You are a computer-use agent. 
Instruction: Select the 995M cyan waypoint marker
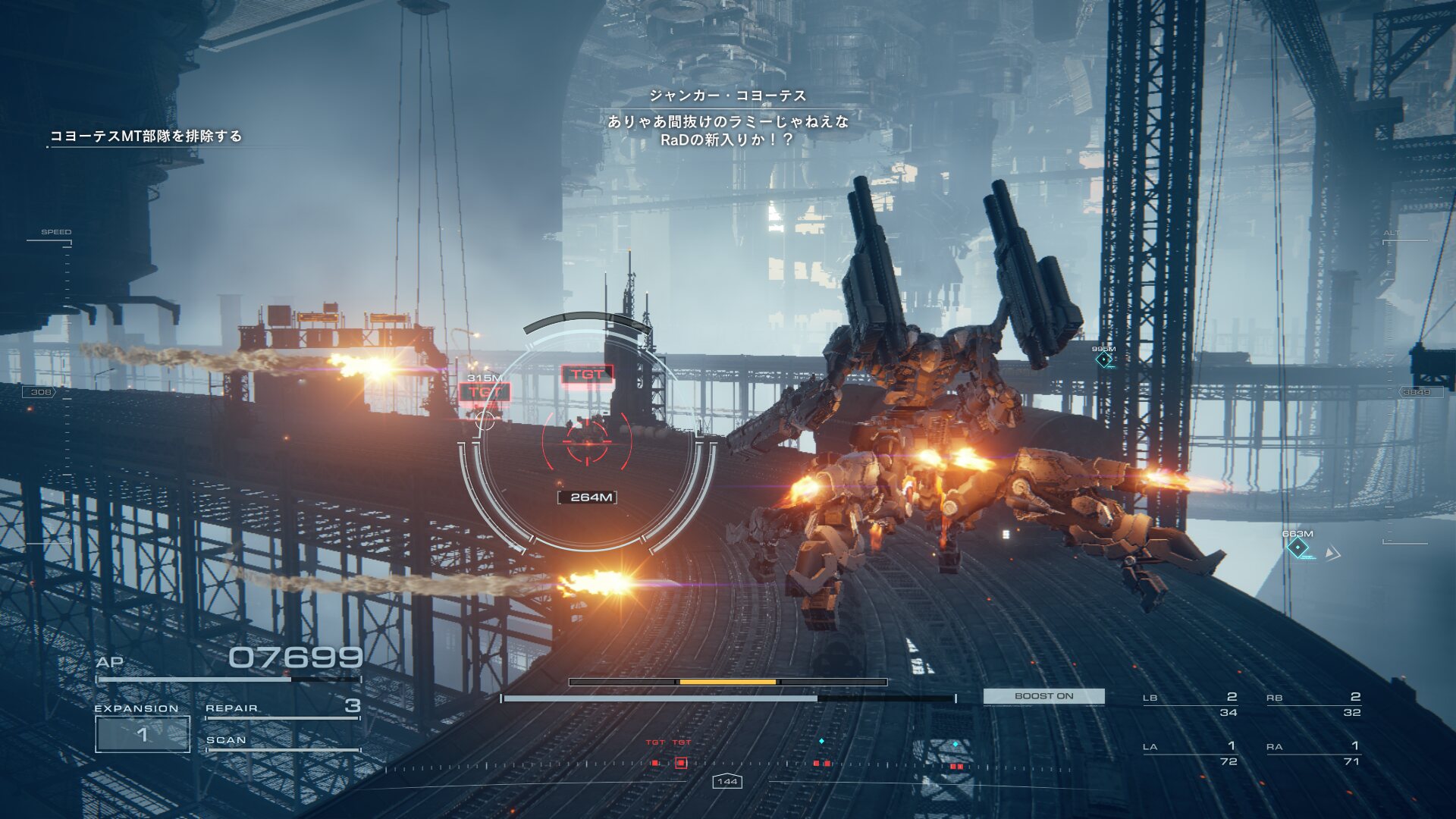click(x=1104, y=359)
